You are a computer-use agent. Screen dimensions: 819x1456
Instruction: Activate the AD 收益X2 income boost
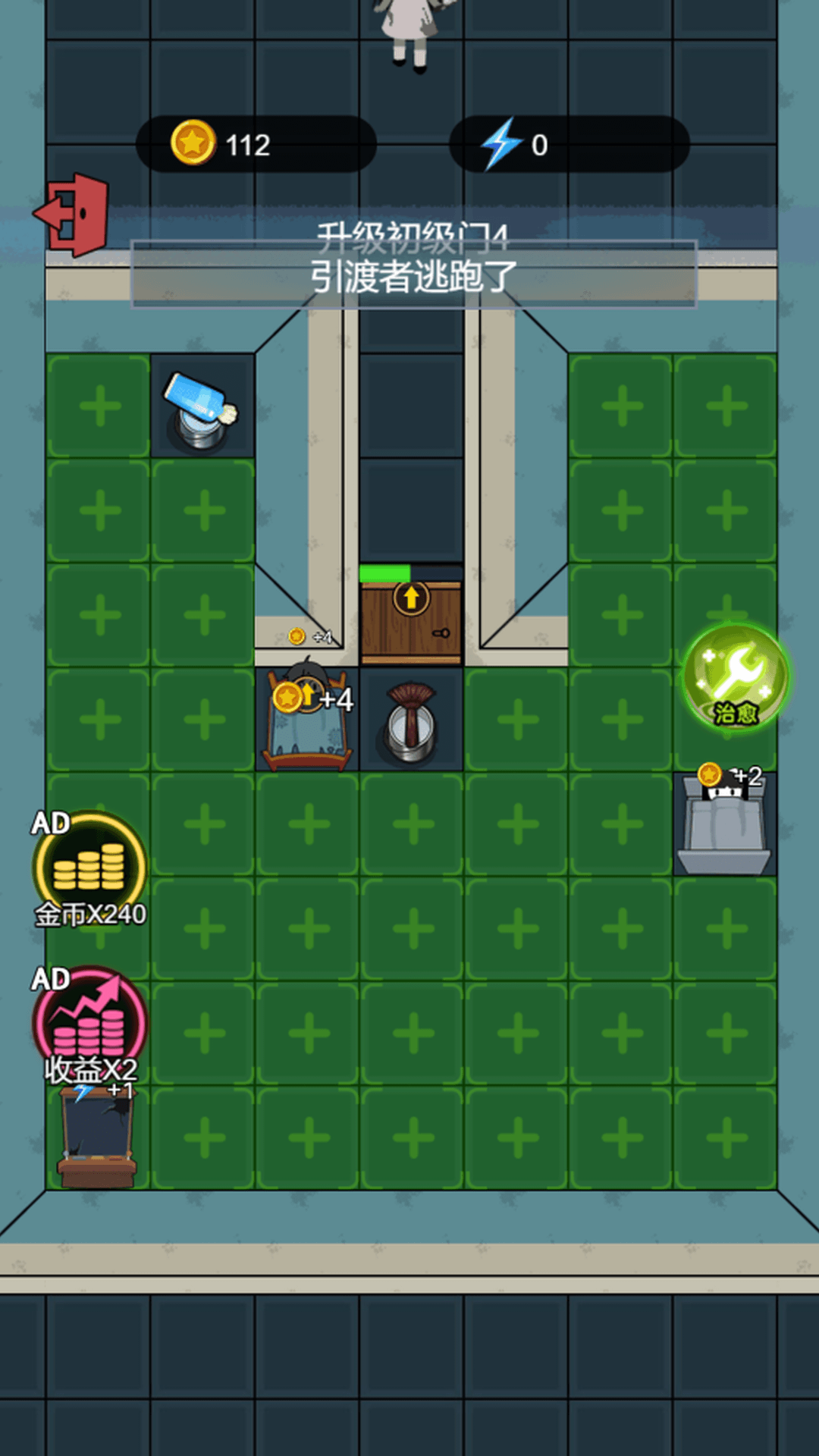89,1024
